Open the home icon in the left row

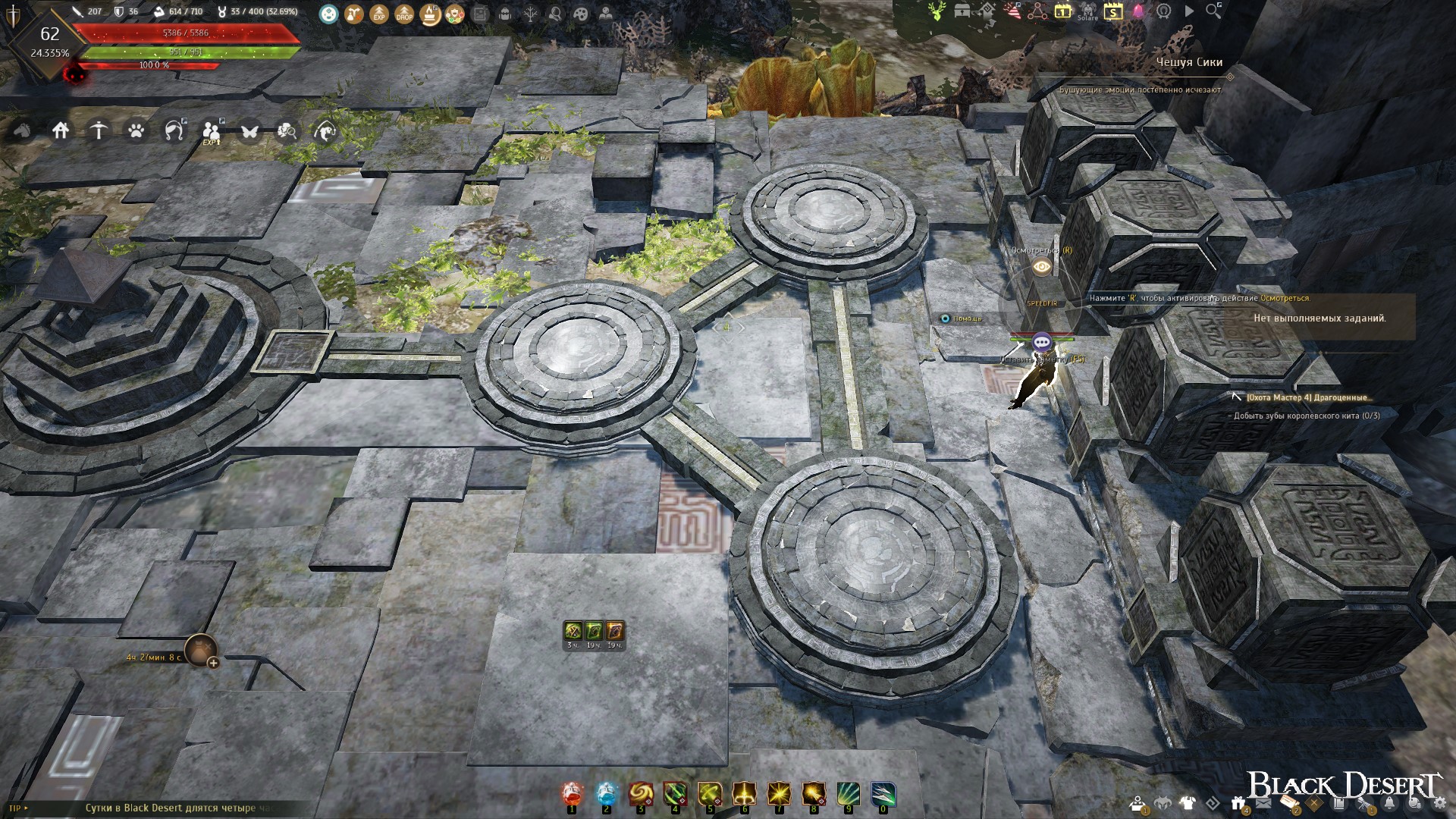click(x=61, y=131)
